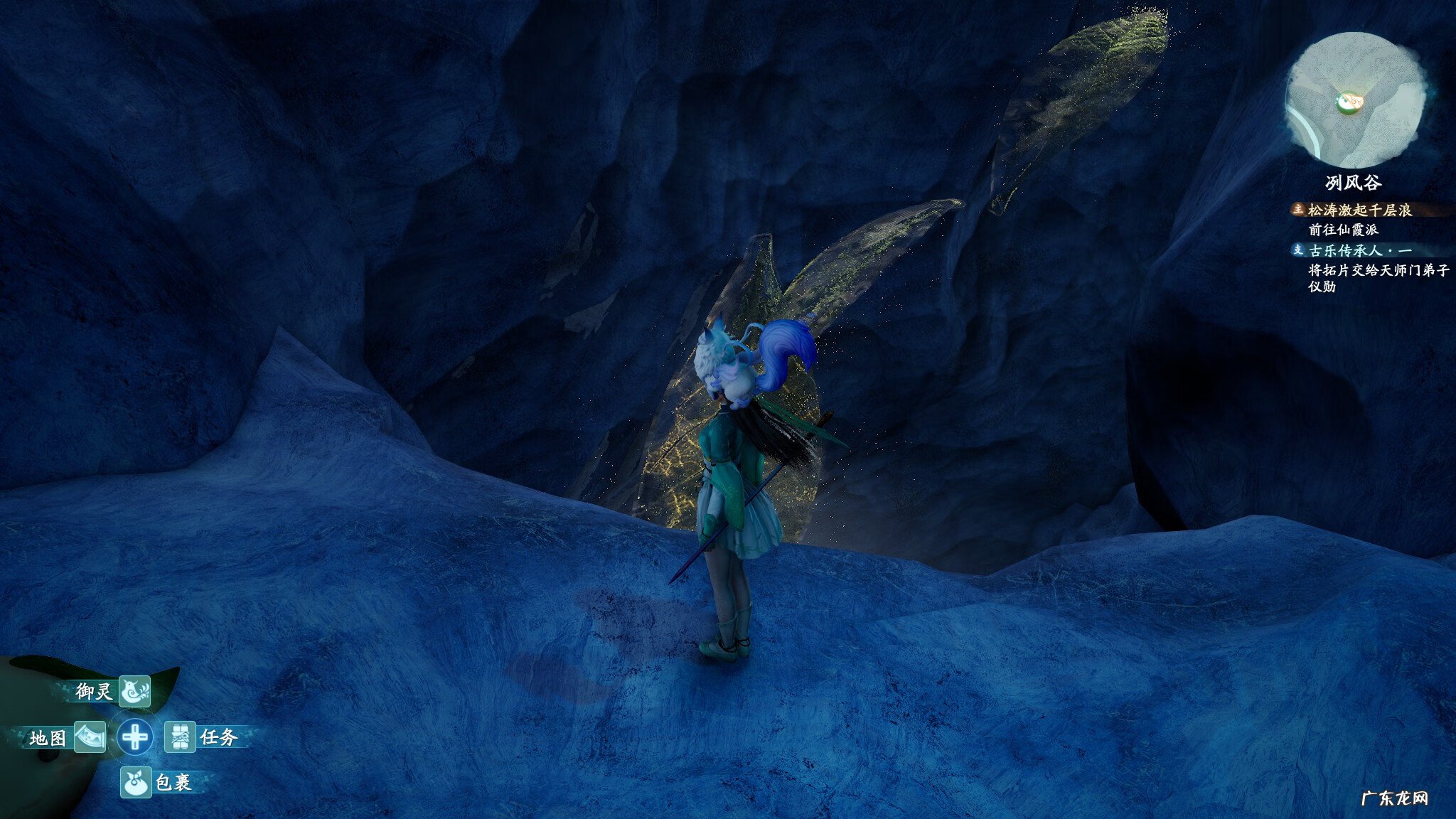Open the 御灵 spirit menu
1456x819 pixels.
[133, 691]
